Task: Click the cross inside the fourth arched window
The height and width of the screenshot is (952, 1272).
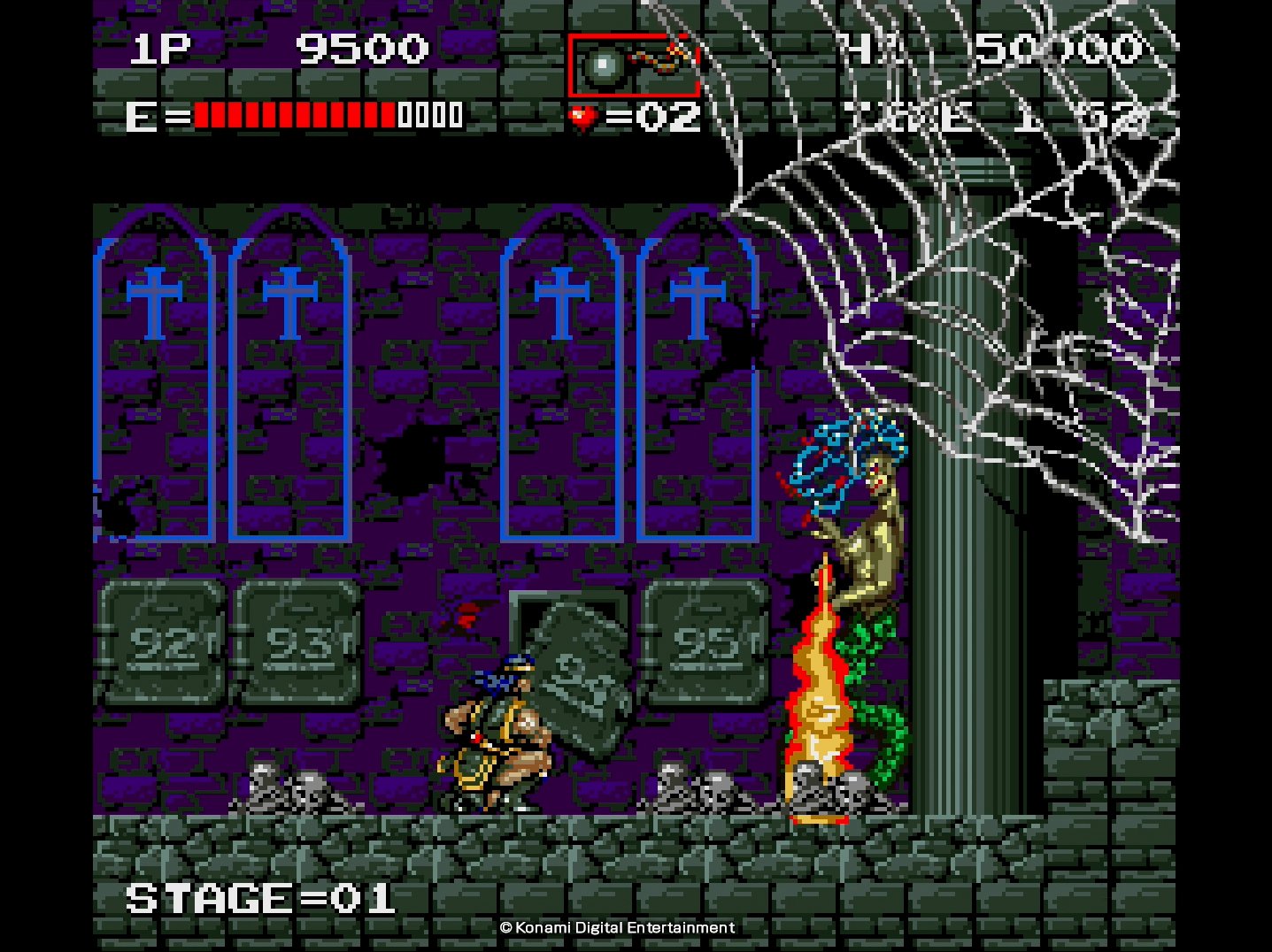Action: click(x=698, y=301)
